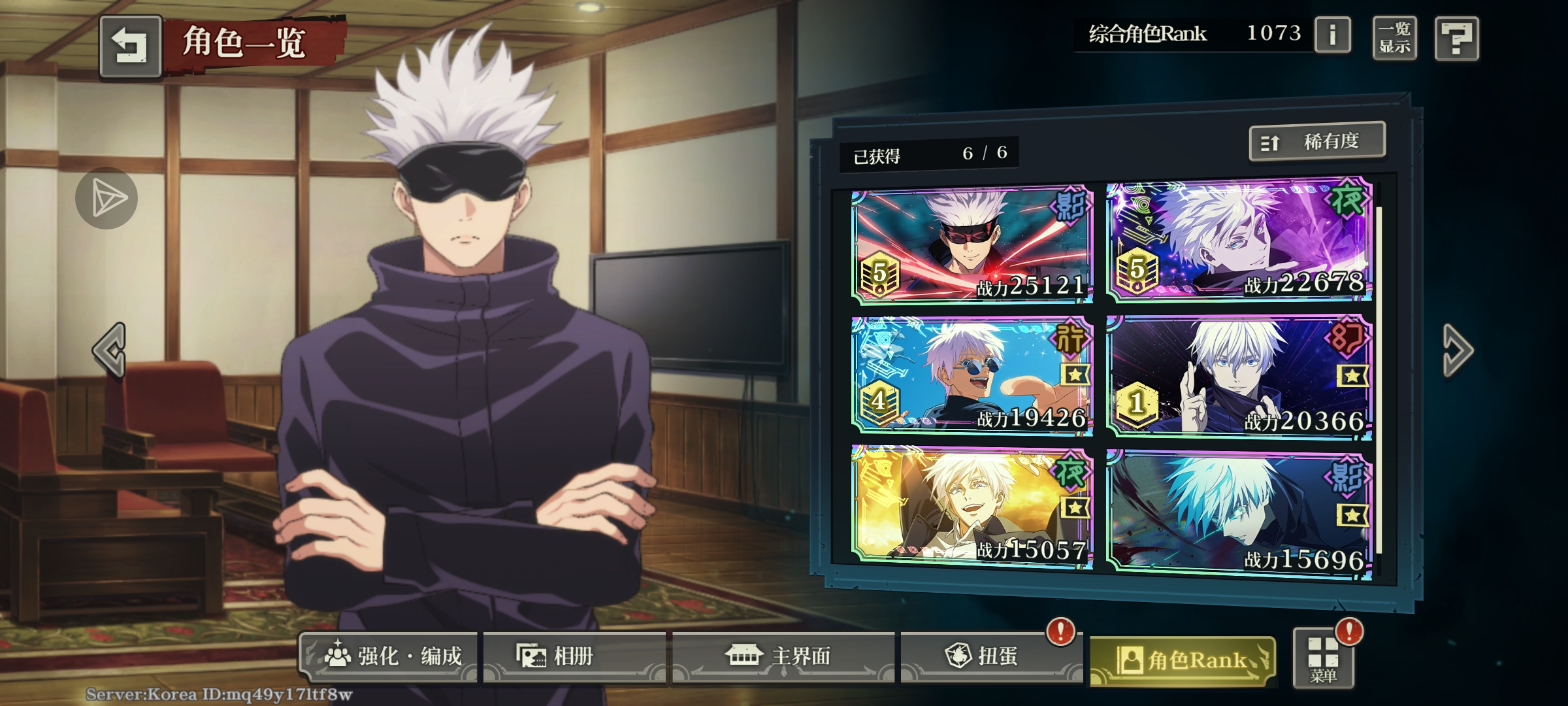Screen dimensions: 1568x706
Task: Open the 角色Rank character rank tab
Action: click(x=1183, y=660)
